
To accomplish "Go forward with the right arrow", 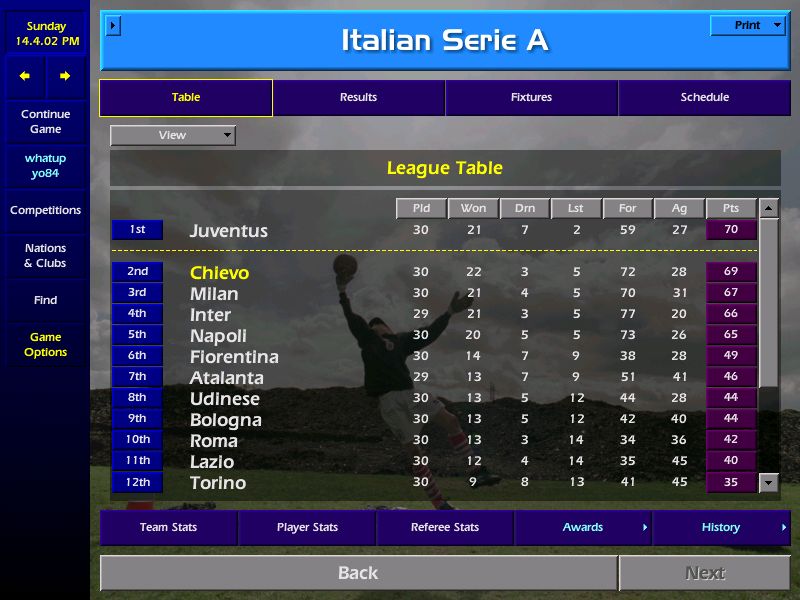I will 65,76.
